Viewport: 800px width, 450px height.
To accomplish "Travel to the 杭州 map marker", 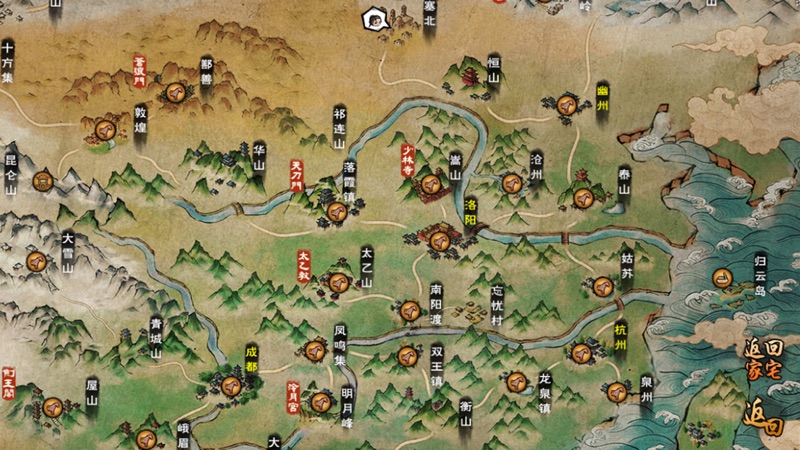I will point(581,352).
